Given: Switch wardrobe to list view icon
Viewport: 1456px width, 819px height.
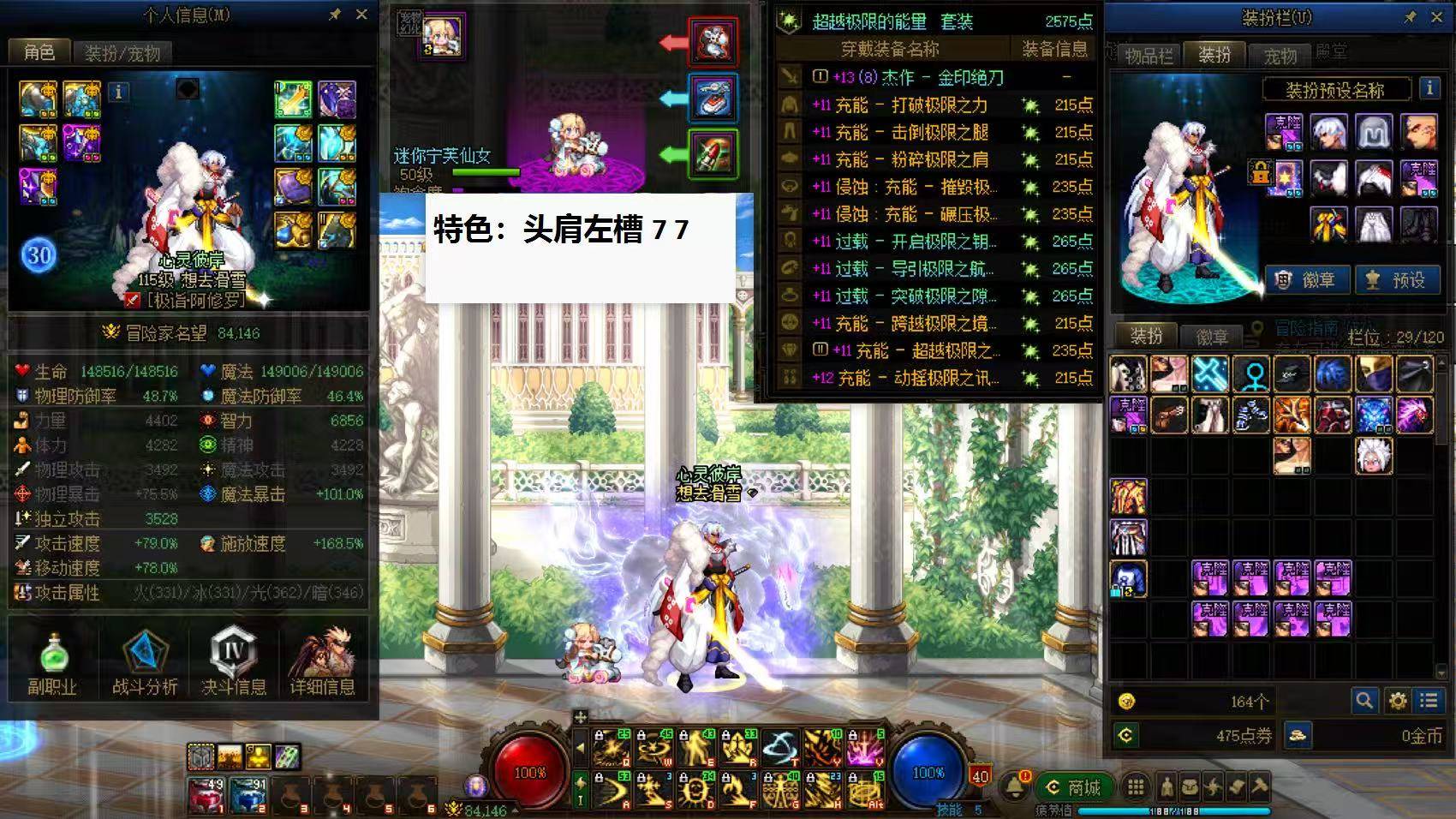Looking at the screenshot, I should [x=1428, y=700].
